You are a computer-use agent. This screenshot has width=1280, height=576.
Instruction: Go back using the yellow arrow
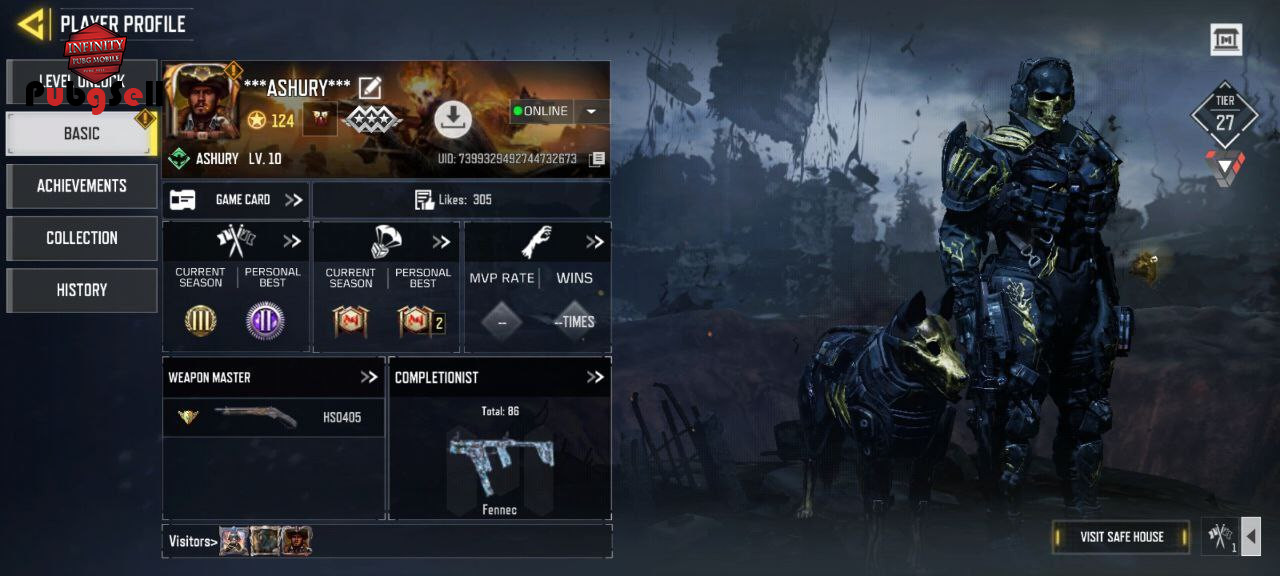(32, 24)
